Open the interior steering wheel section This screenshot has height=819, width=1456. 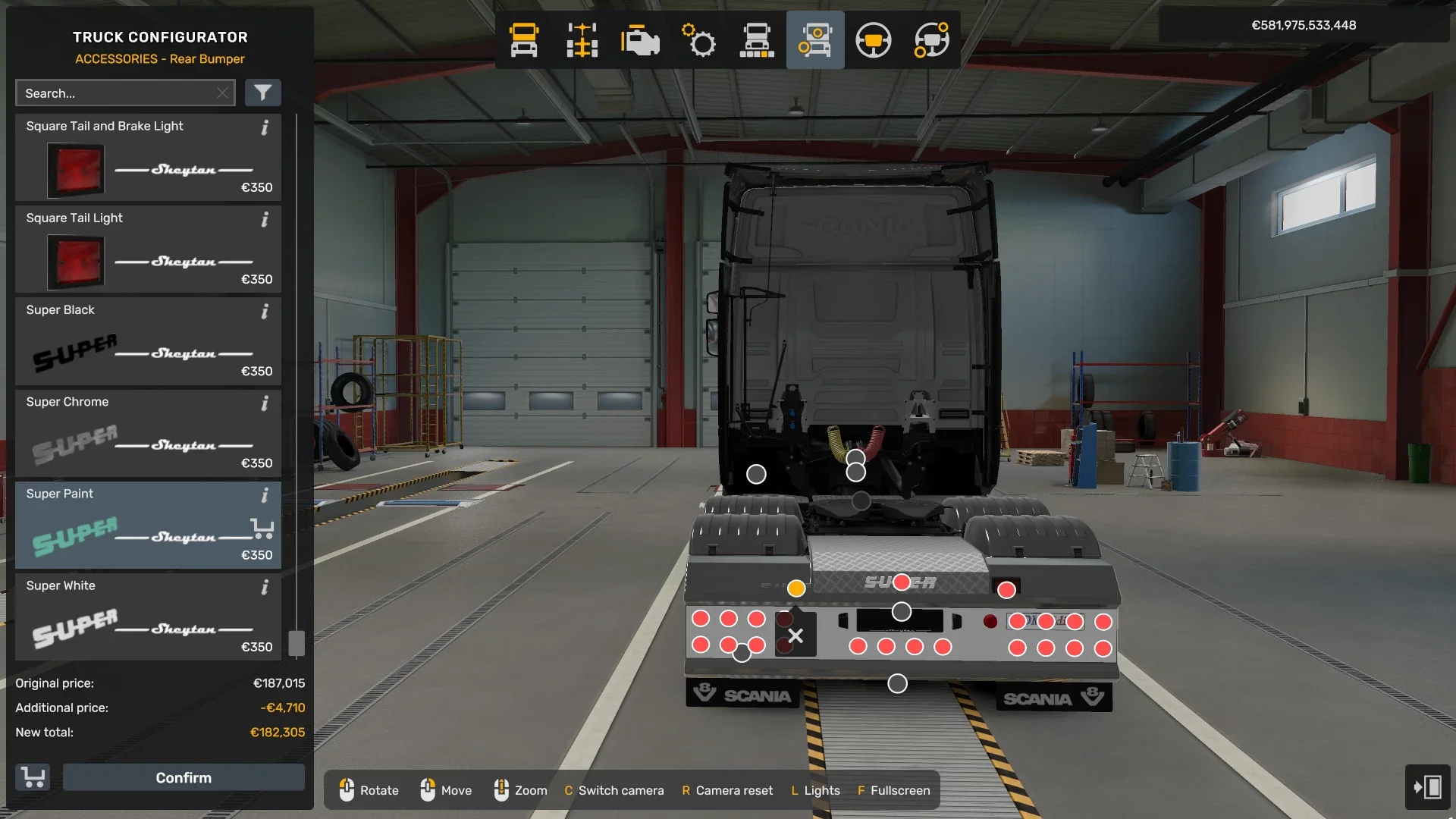(x=874, y=39)
